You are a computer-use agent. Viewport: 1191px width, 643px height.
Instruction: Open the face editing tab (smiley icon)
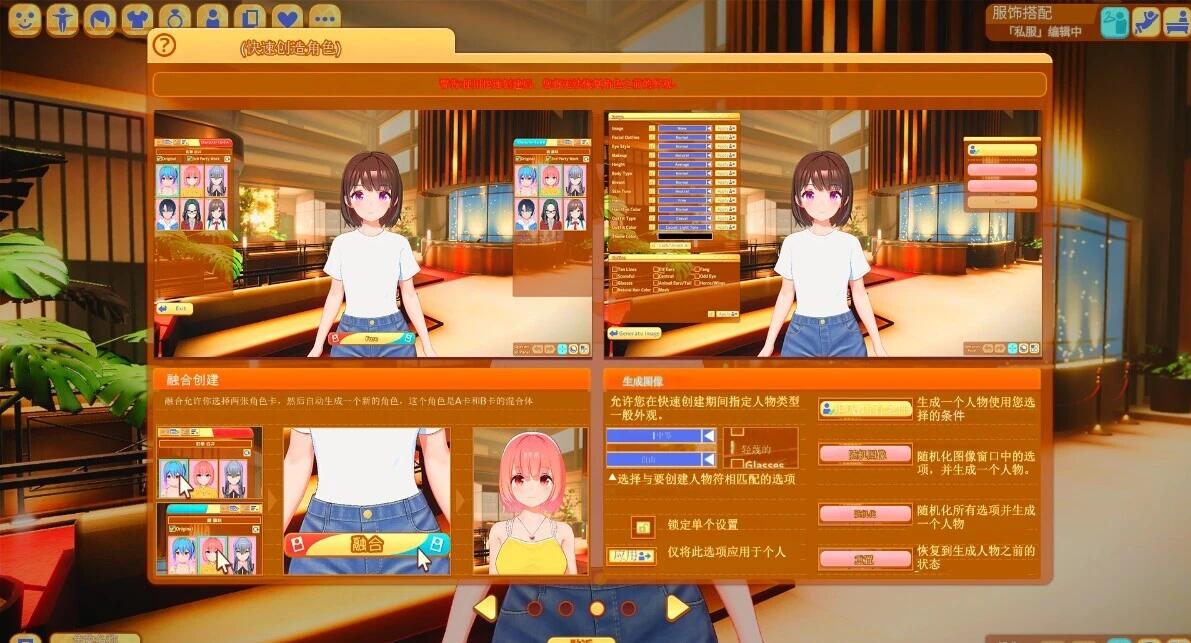(x=24, y=18)
